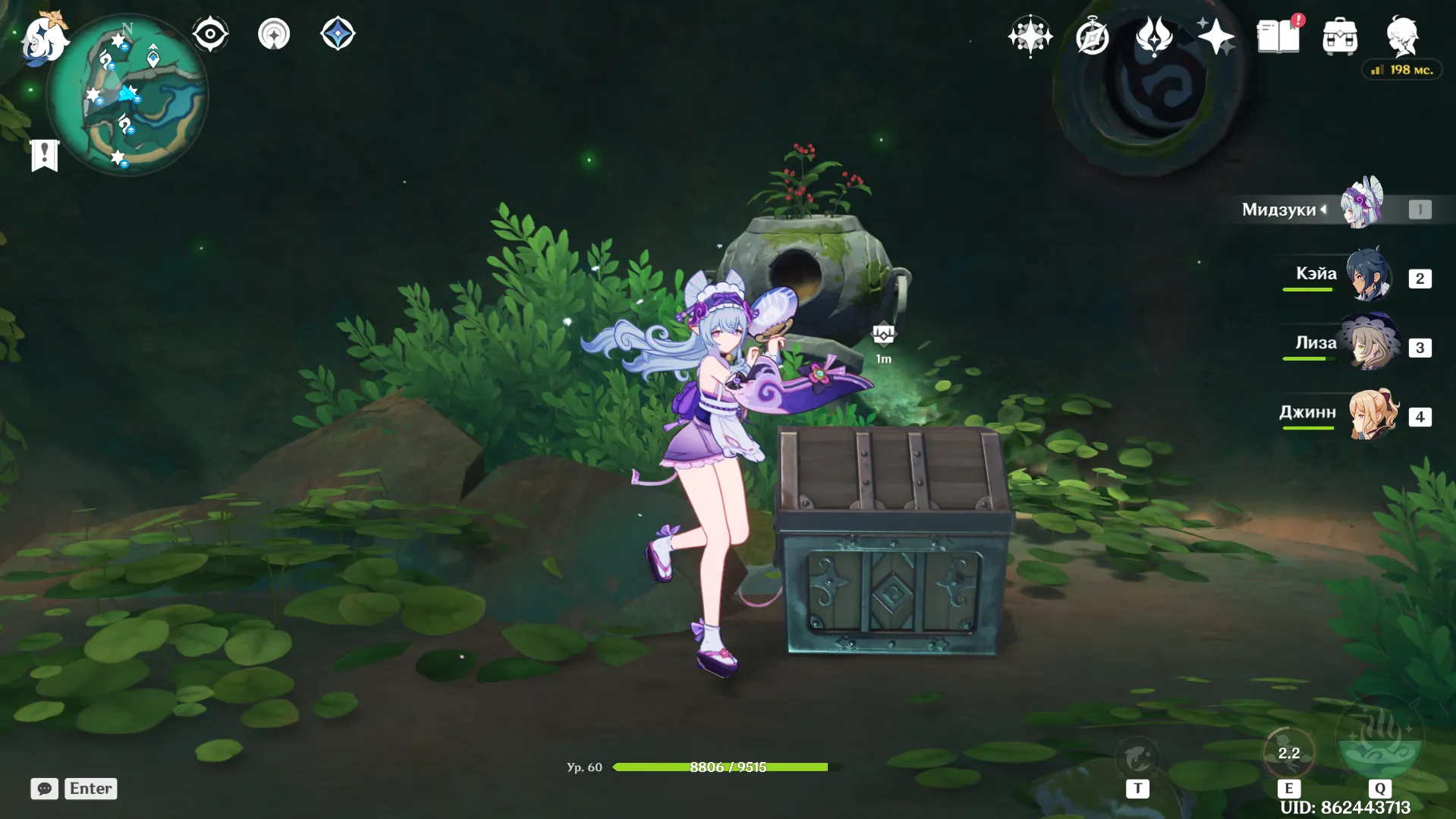The image size is (1456, 819).
Task: Open the sparkle star icon beside handbook
Action: pos(1215,36)
